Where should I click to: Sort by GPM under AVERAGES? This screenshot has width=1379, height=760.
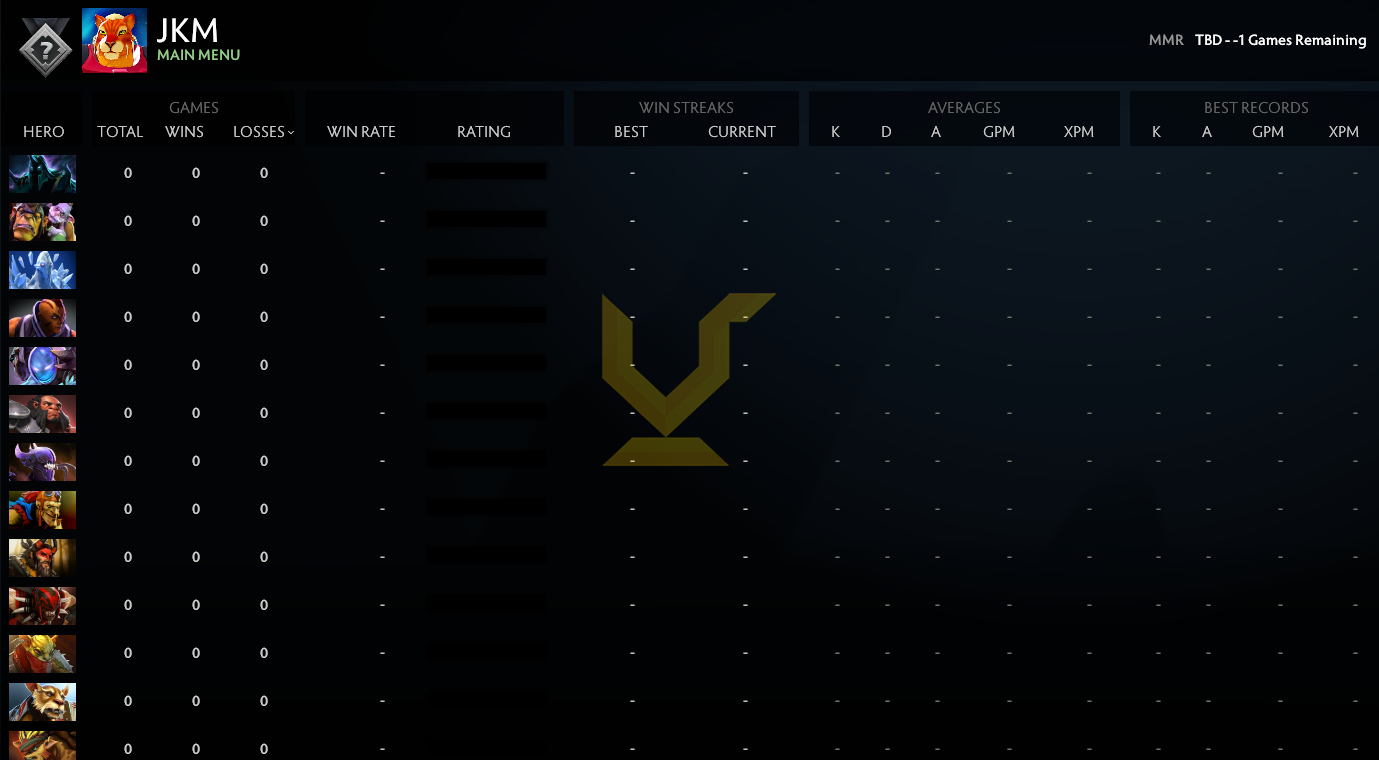click(999, 131)
